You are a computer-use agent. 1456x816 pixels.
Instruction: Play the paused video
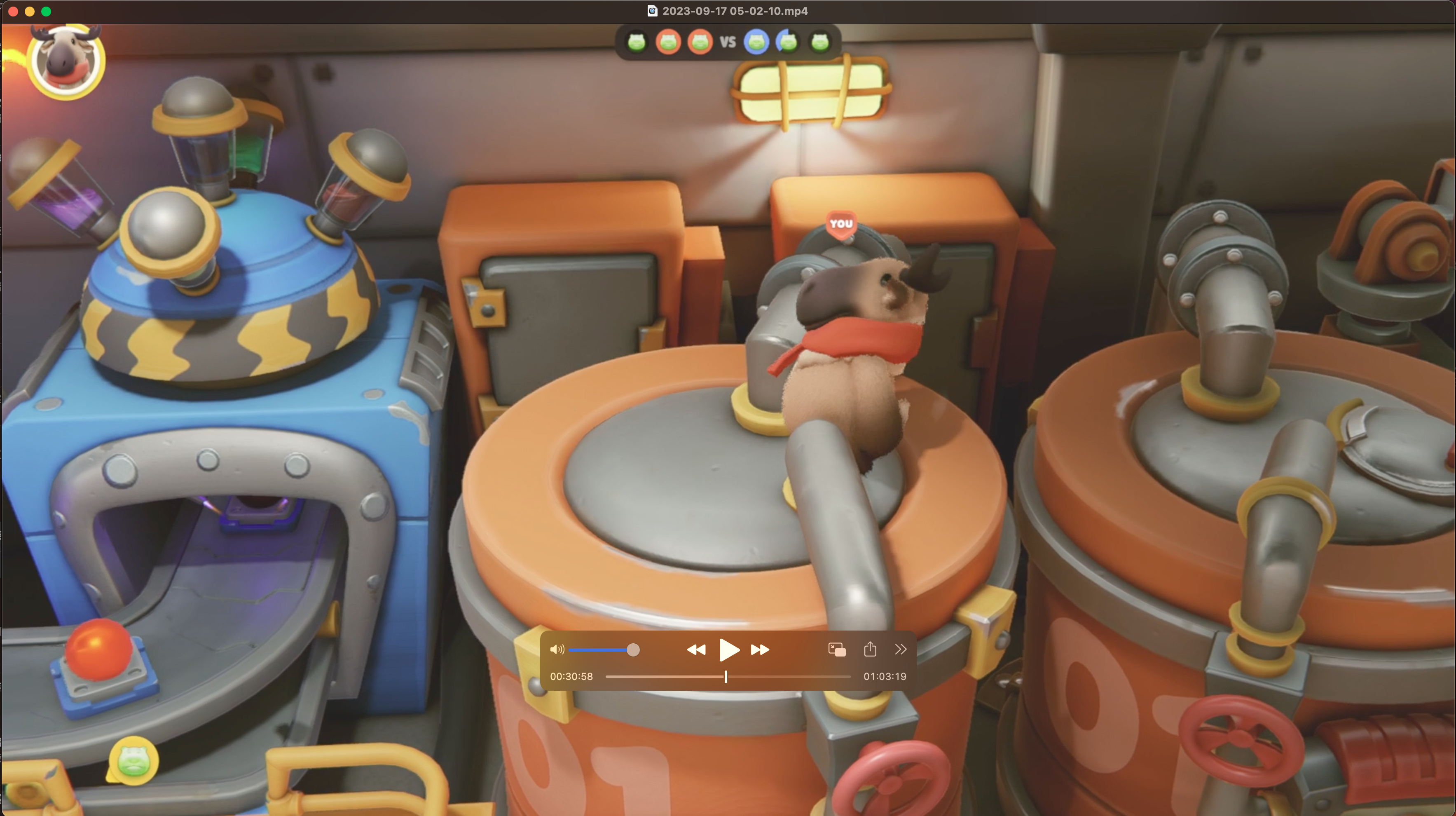pyautogui.click(x=728, y=650)
